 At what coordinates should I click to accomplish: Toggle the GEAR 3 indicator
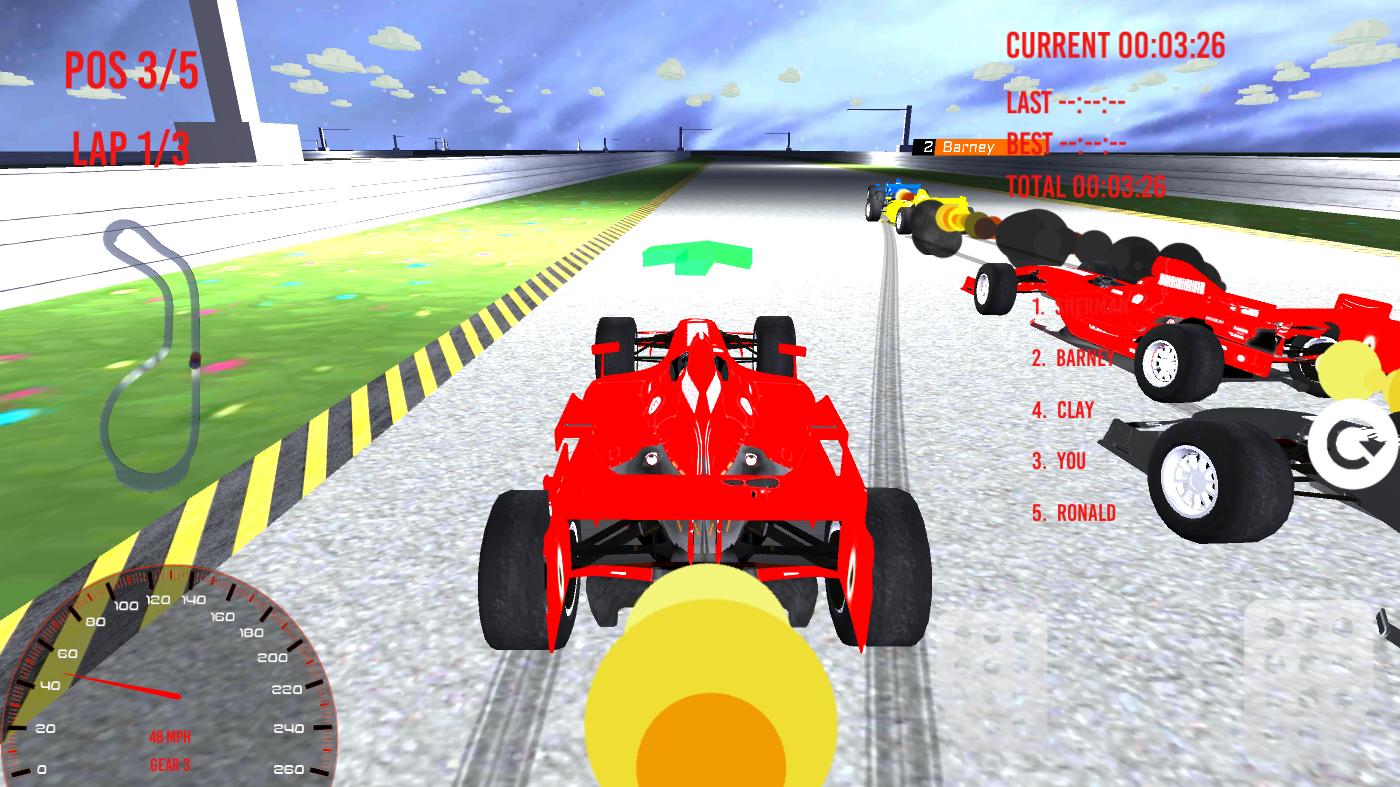[170, 762]
